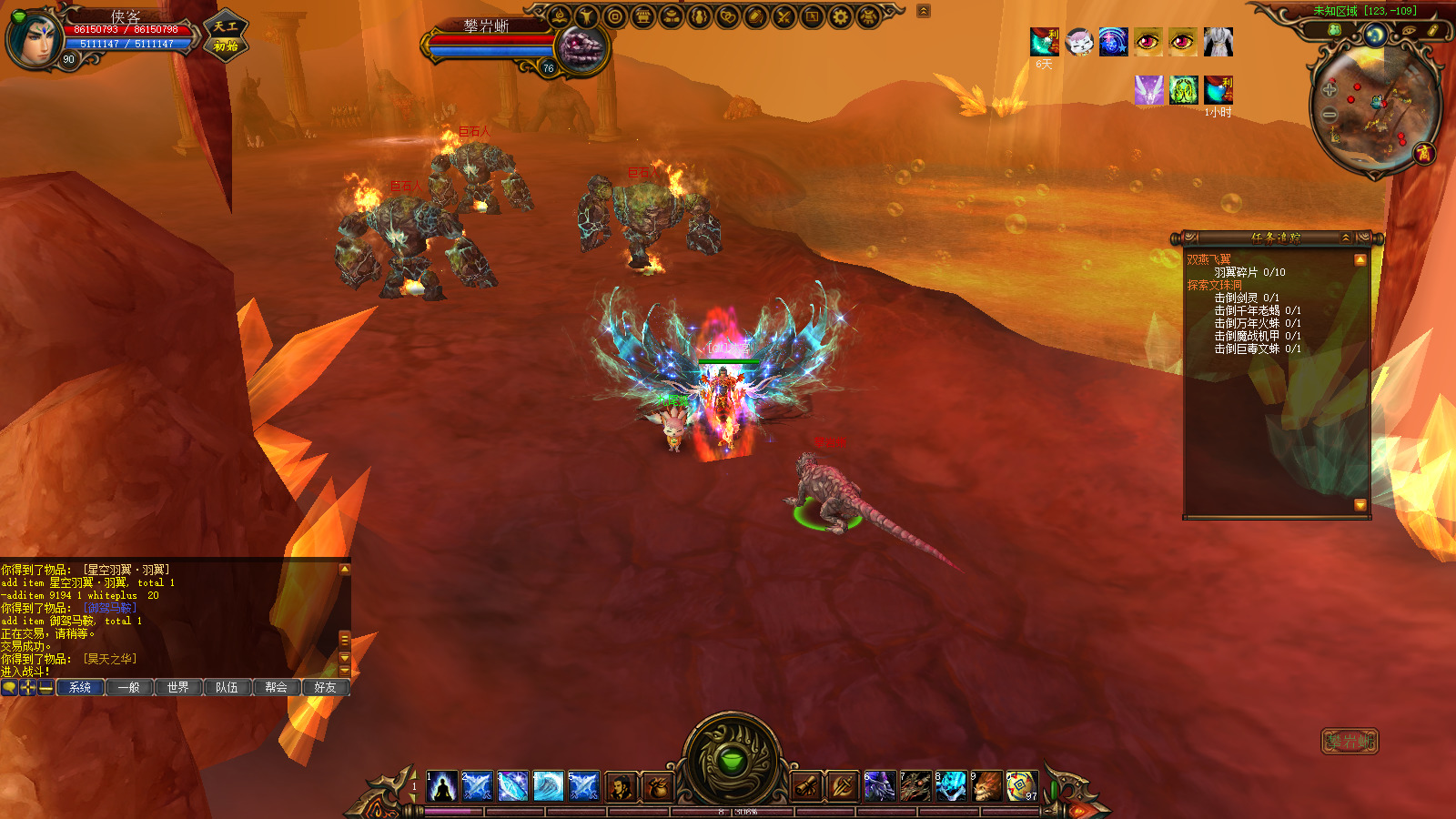Switch to the 帮会 chat tab
The width and height of the screenshot is (1456, 819).
(x=276, y=687)
